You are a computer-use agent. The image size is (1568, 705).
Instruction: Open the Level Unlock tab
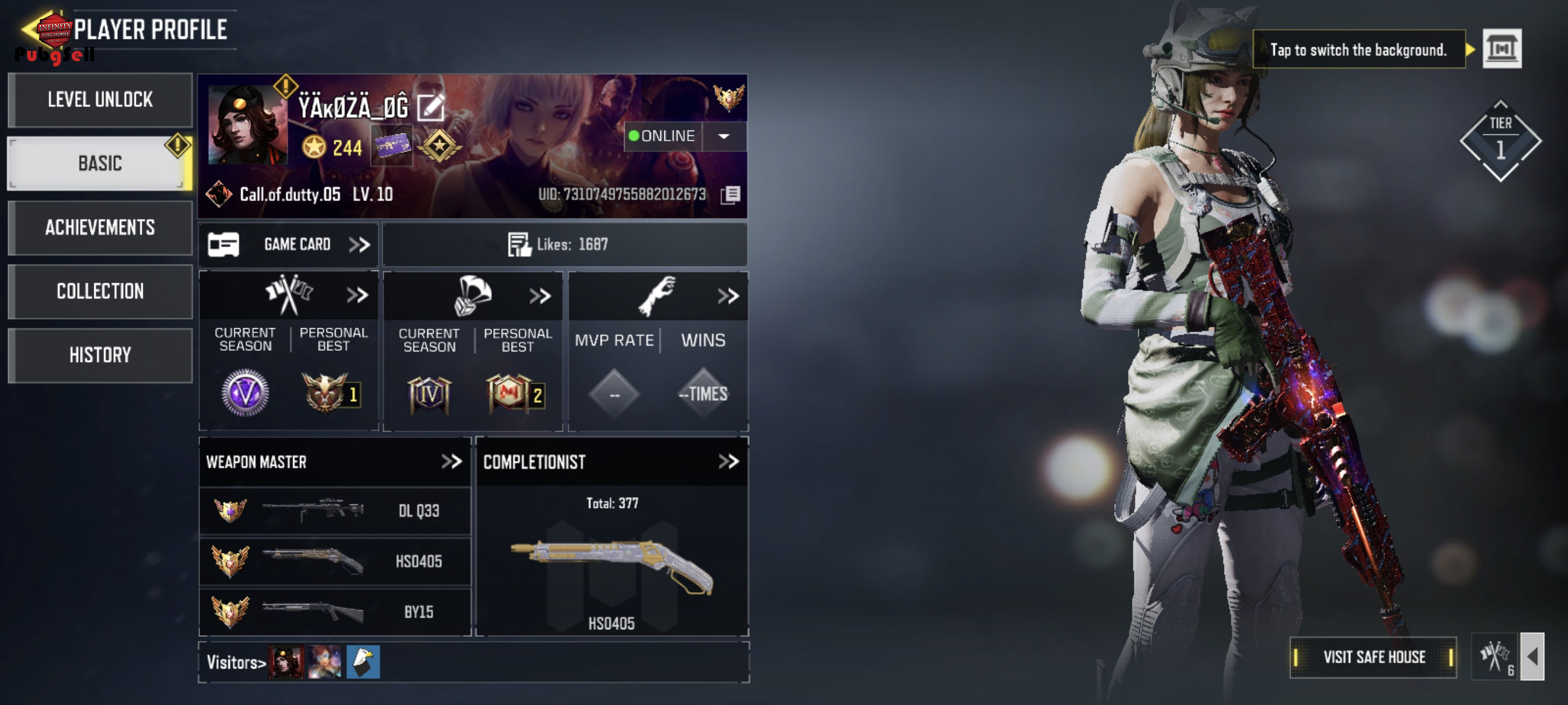(x=101, y=100)
